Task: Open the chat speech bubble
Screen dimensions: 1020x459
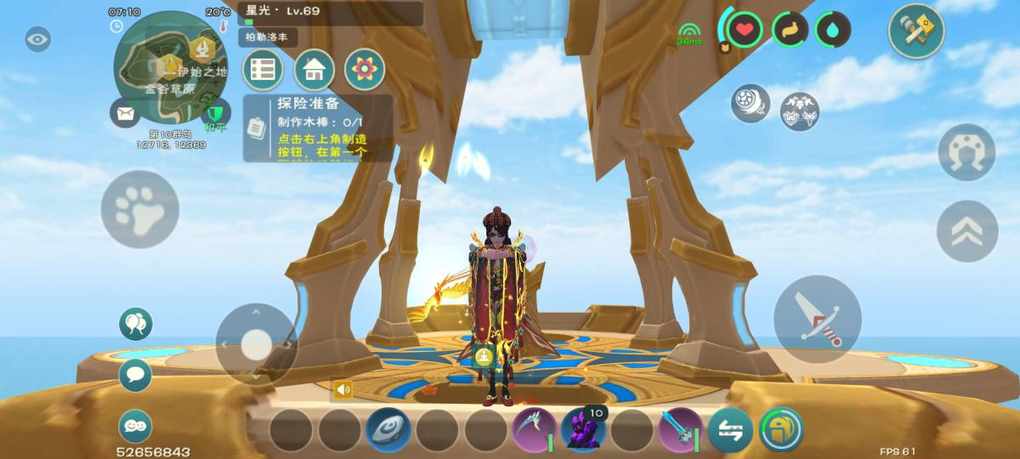Action: [x=135, y=375]
